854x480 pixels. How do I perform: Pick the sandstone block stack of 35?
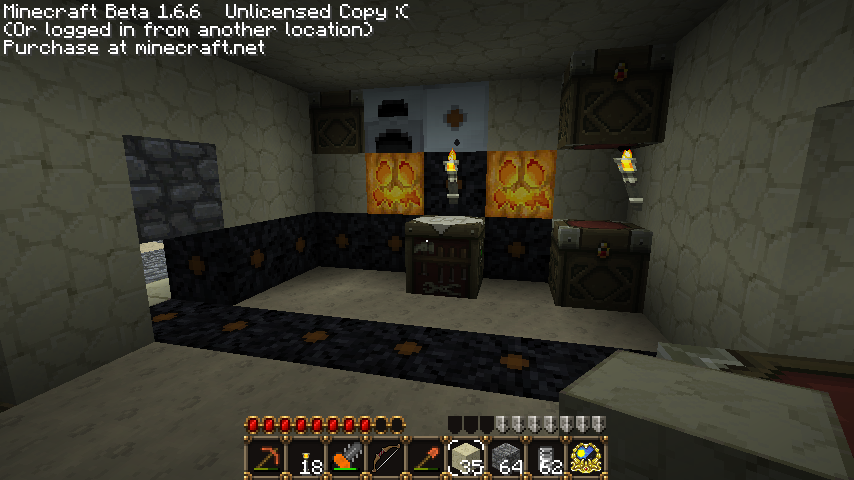465,459
